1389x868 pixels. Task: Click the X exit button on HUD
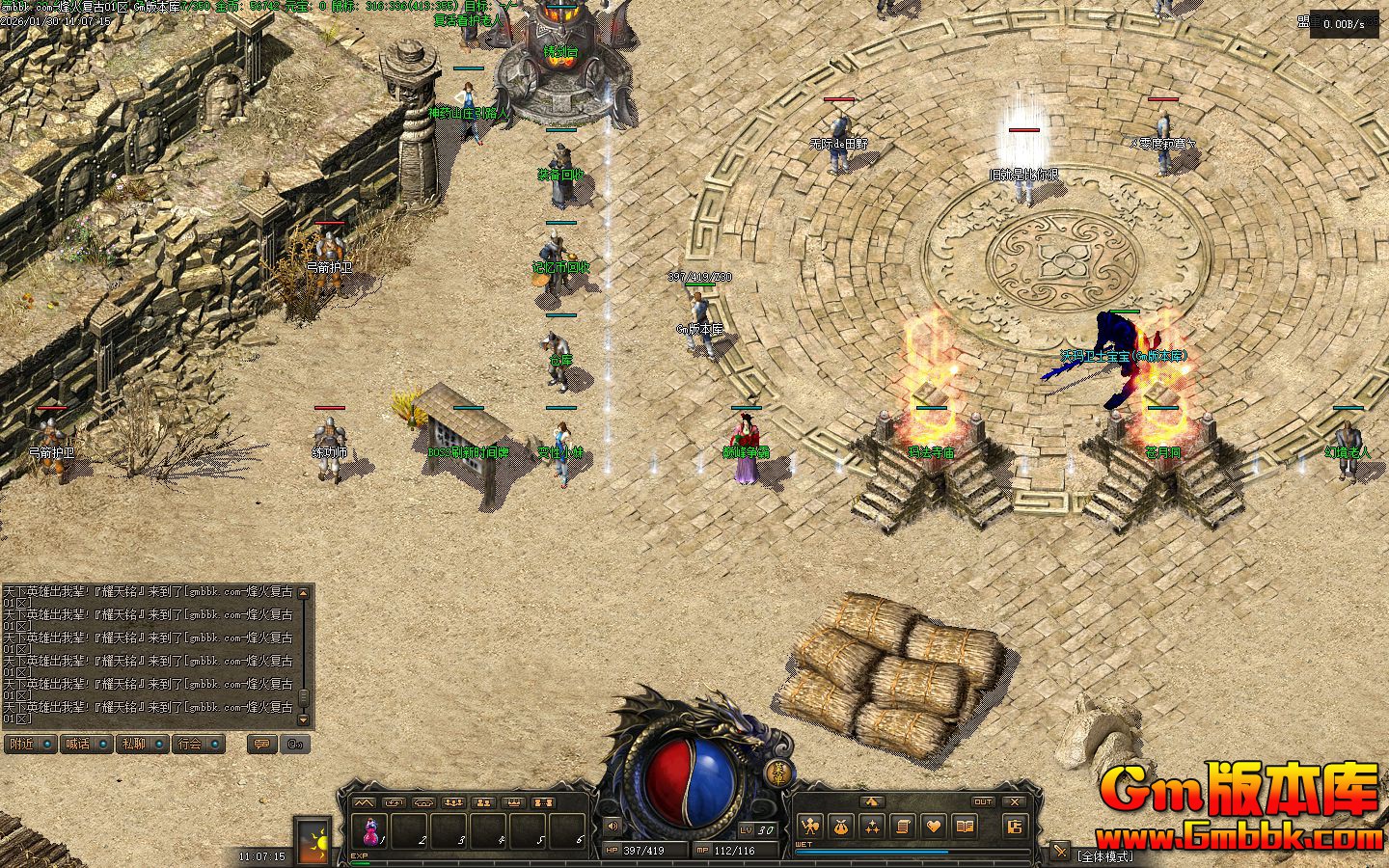tap(1014, 801)
